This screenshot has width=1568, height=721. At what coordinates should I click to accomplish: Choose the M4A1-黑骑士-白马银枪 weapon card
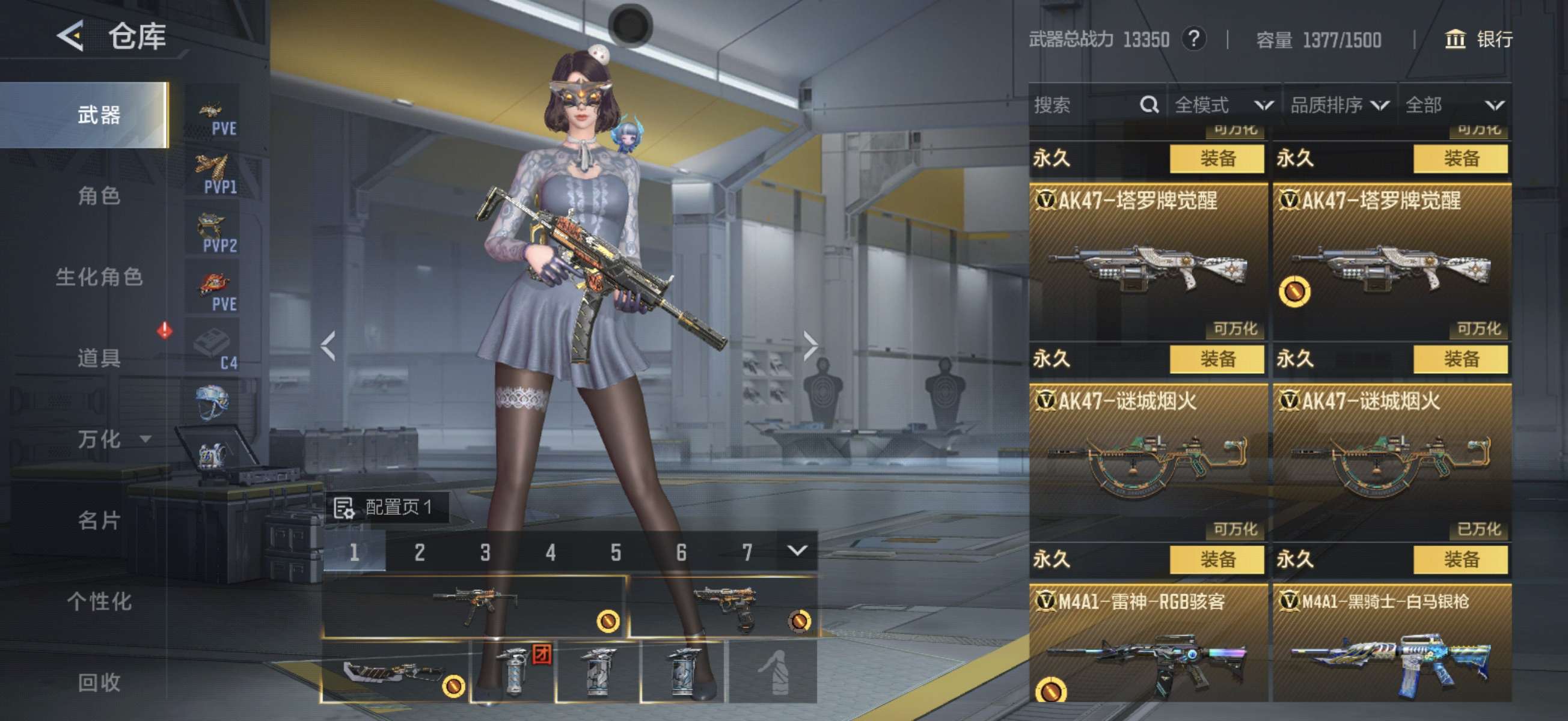tap(1391, 645)
